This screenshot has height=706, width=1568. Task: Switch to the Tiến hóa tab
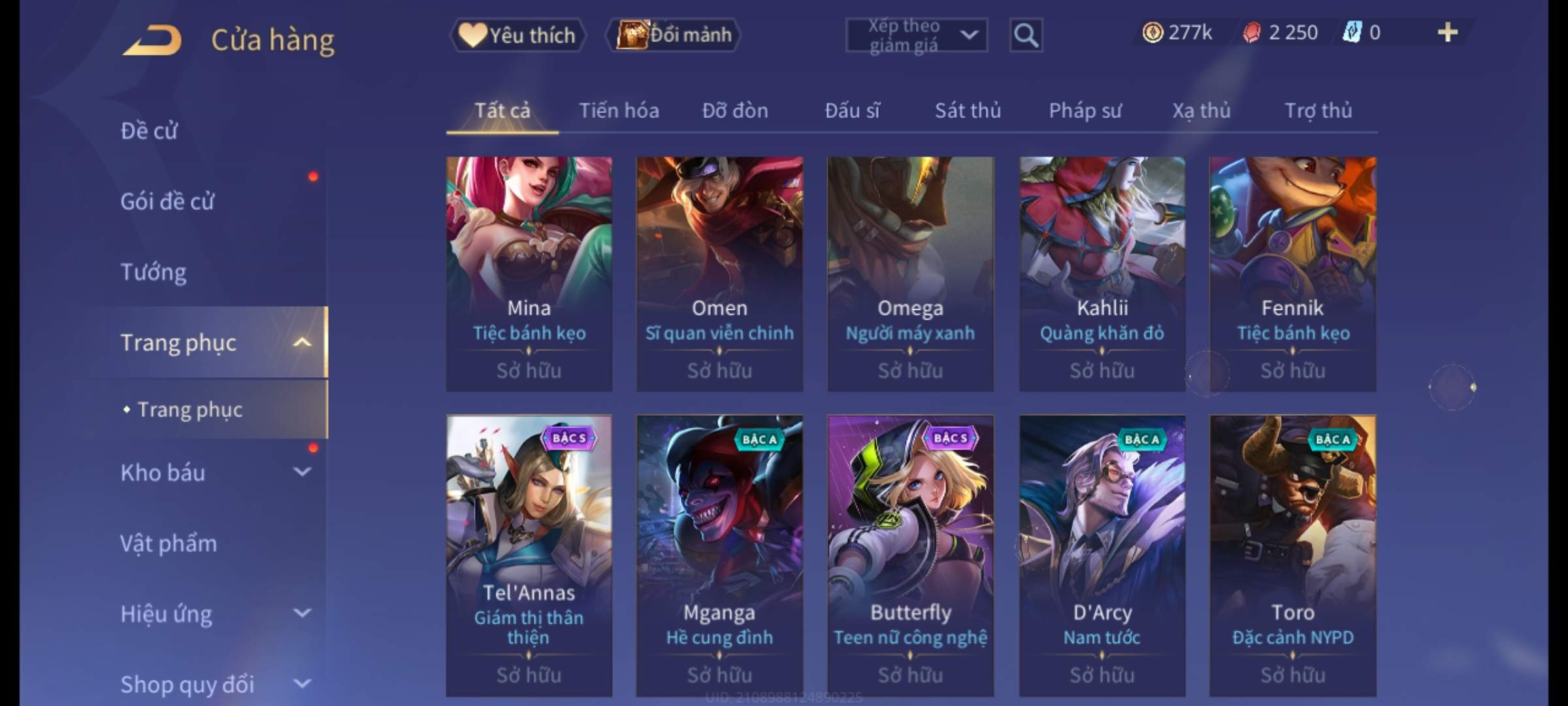619,110
